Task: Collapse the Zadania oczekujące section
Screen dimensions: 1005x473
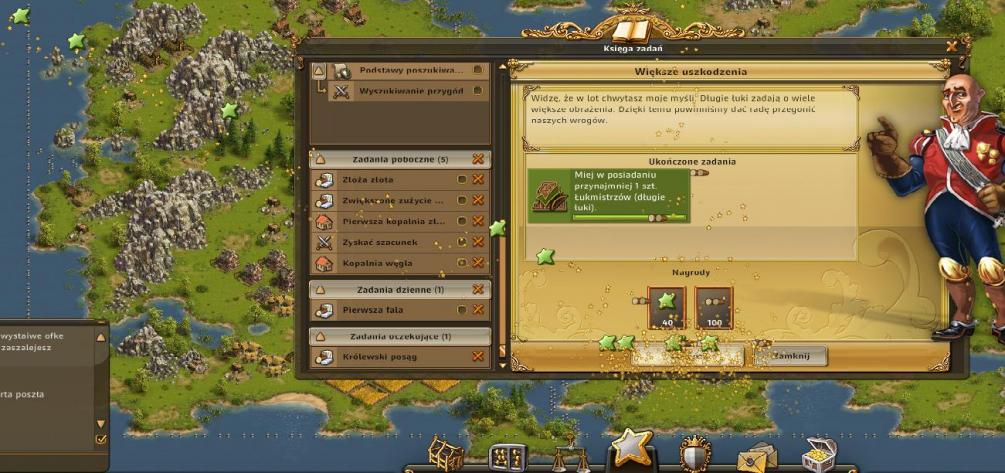Action: 320,336
